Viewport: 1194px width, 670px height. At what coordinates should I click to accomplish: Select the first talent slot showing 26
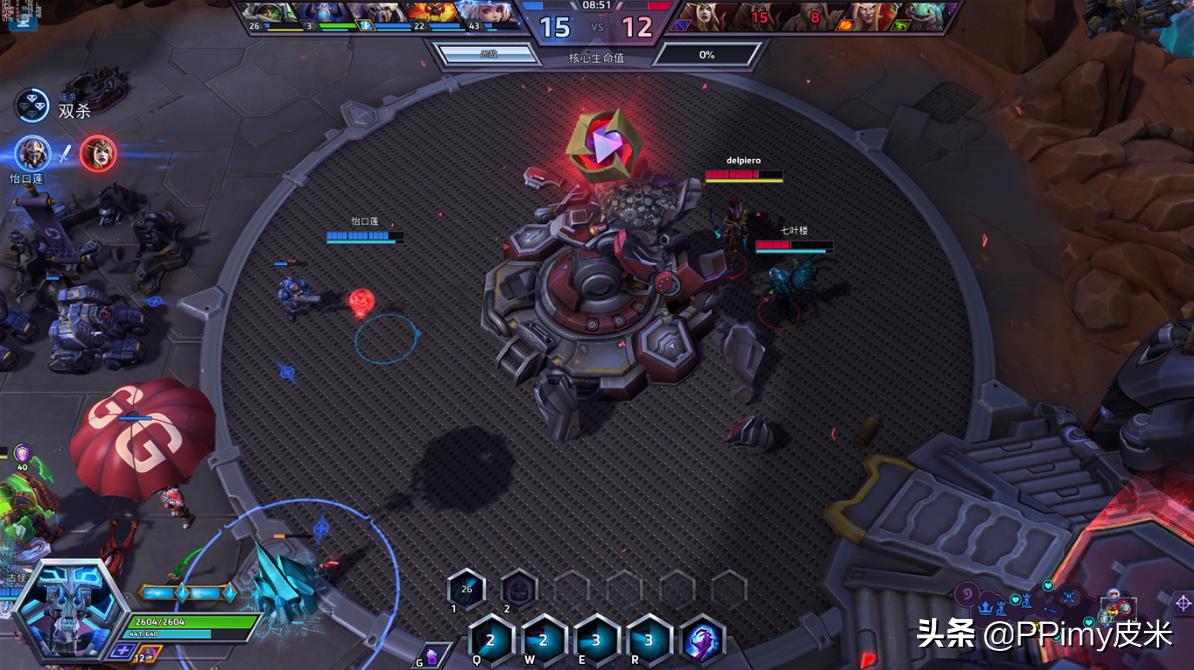(466, 589)
